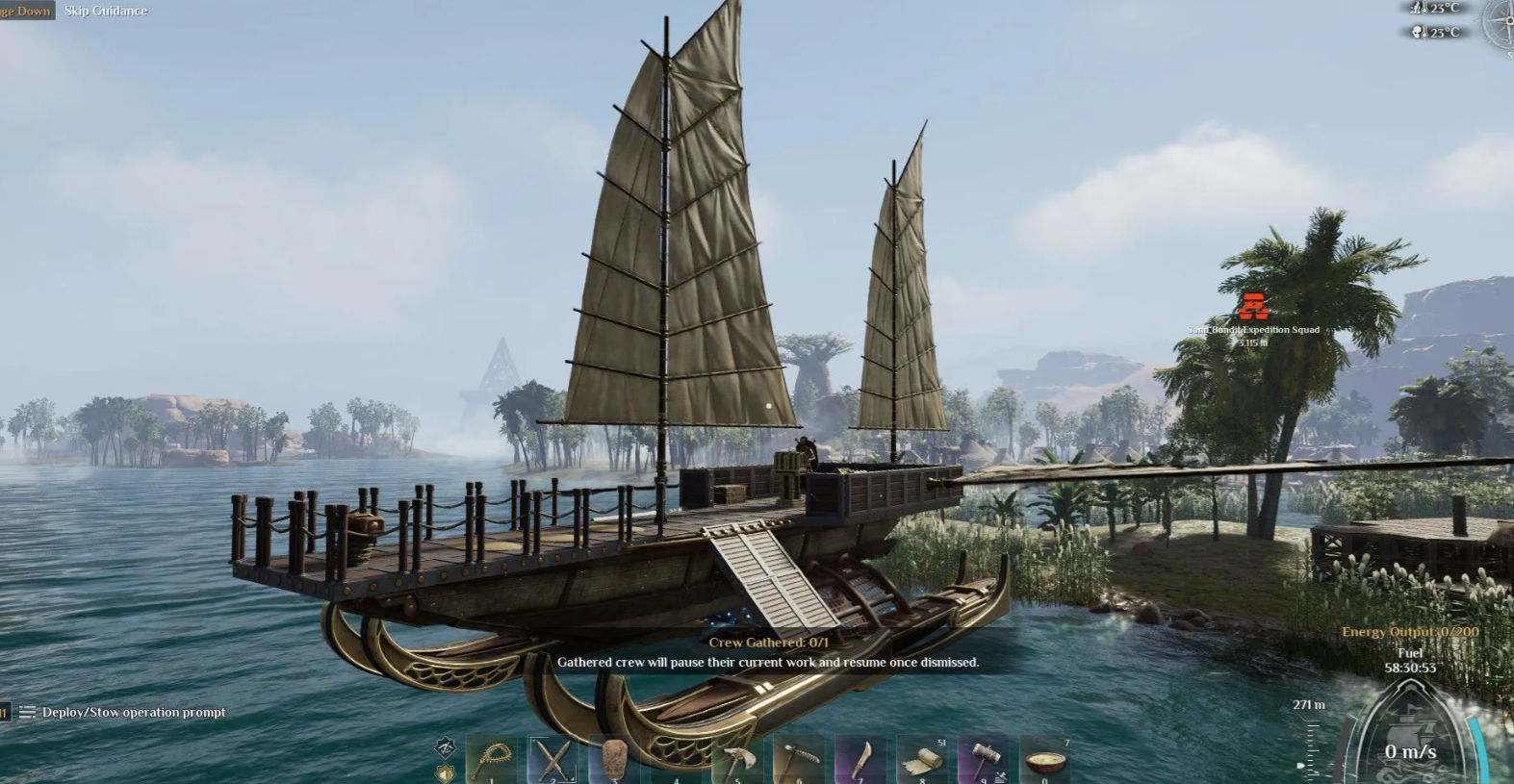Equip the crossed swords hotbar slot
This screenshot has width=1514, height=784.
552,761
